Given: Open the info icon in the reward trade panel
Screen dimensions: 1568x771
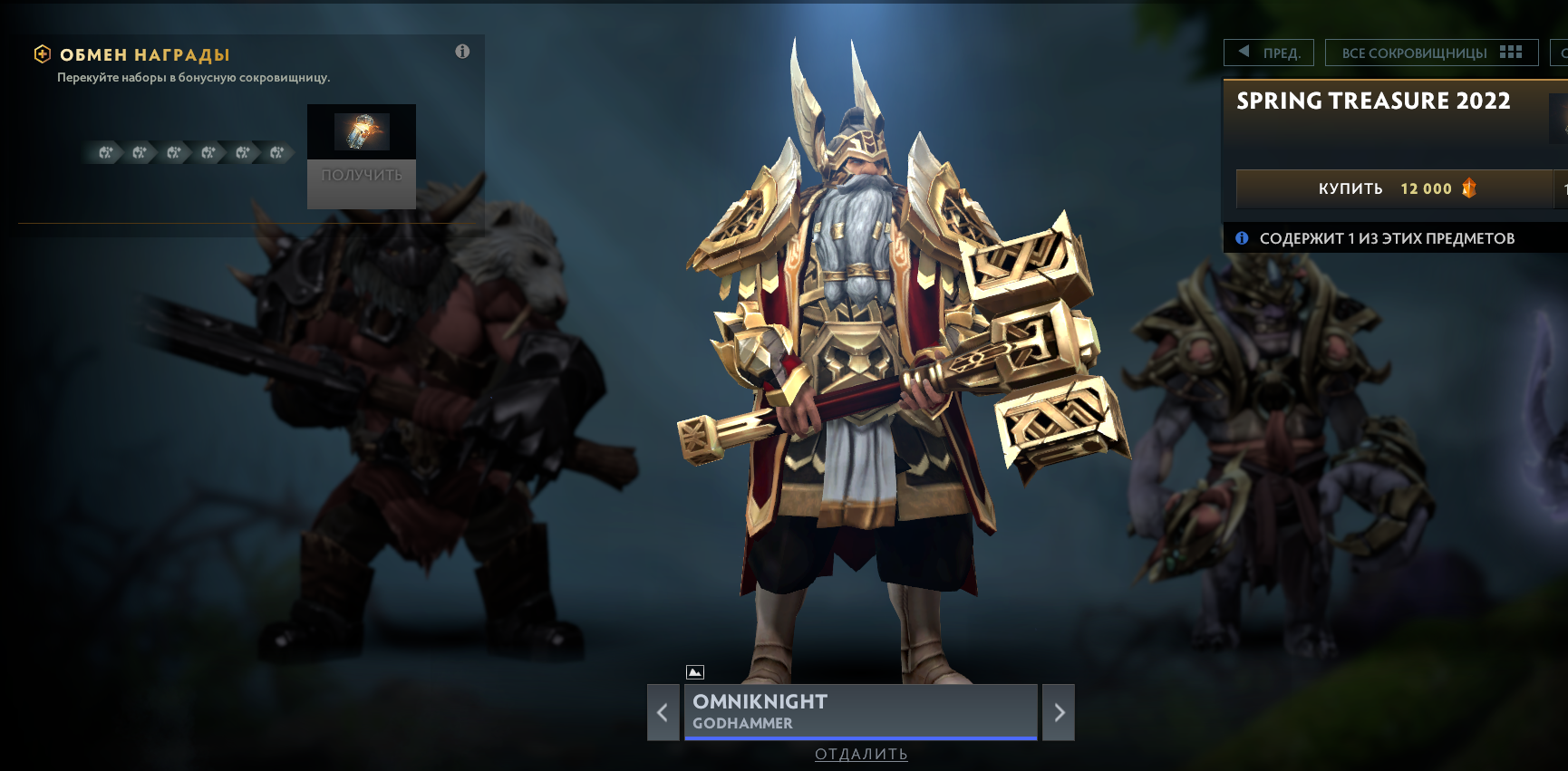Looking at the screenshot, I should click(x=462, y=52).
